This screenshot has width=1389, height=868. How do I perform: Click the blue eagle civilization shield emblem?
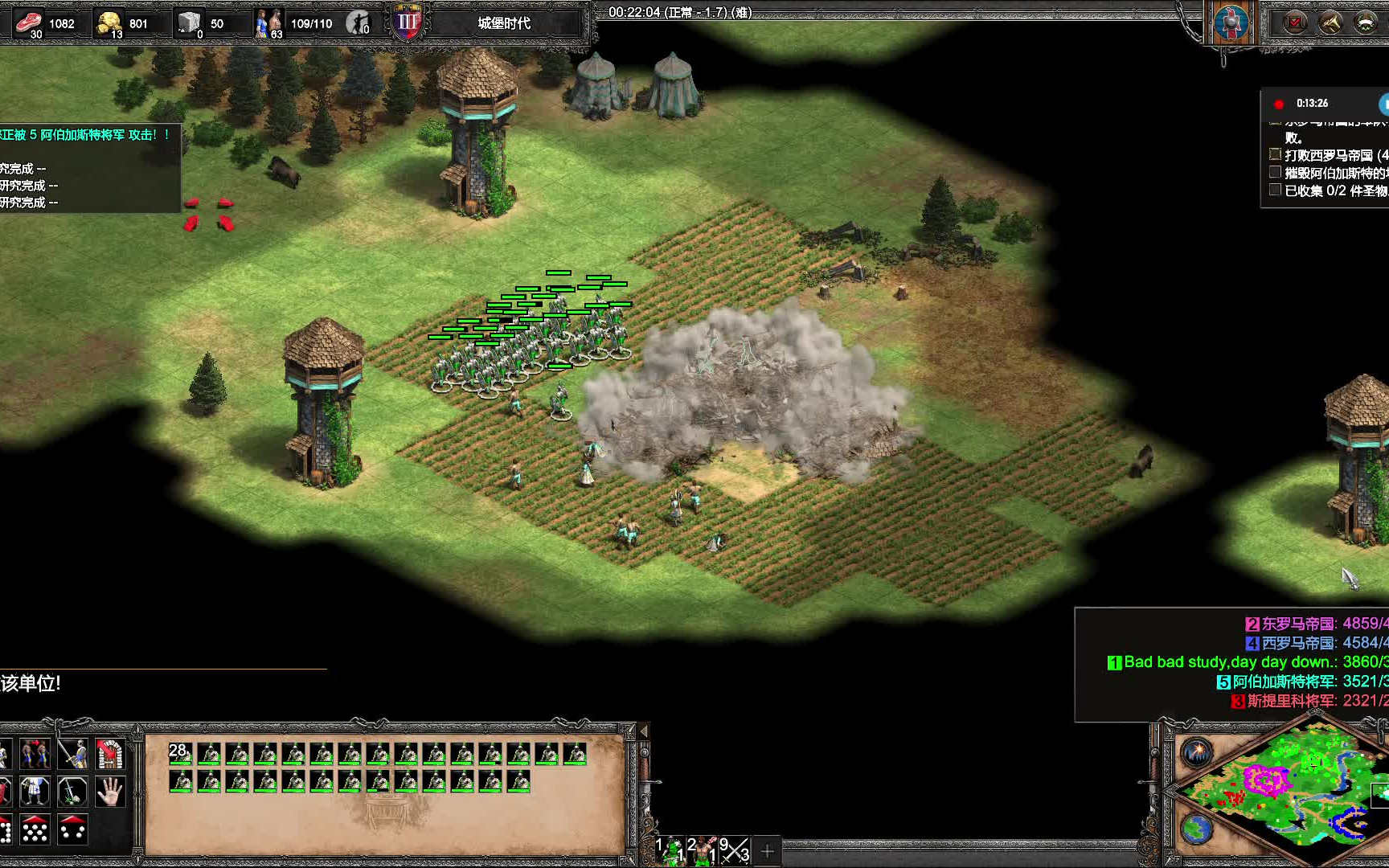(1230, 23)
